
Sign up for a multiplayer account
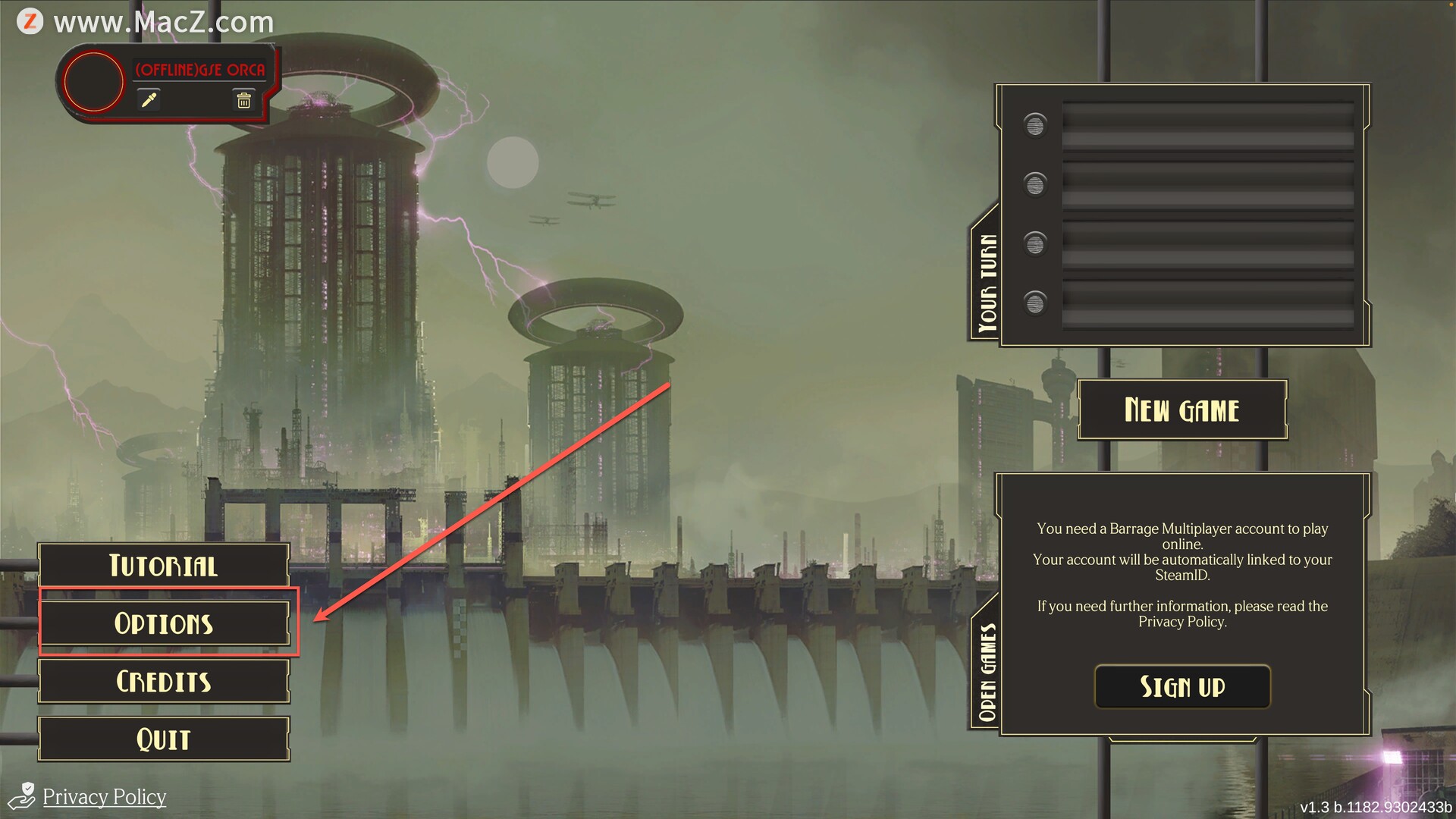click(x=1181, y=687)
